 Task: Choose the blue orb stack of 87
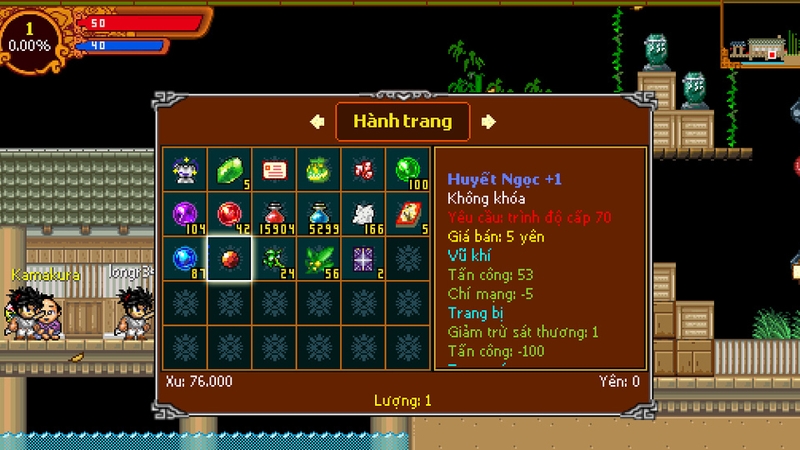click(x=186, y=258)
